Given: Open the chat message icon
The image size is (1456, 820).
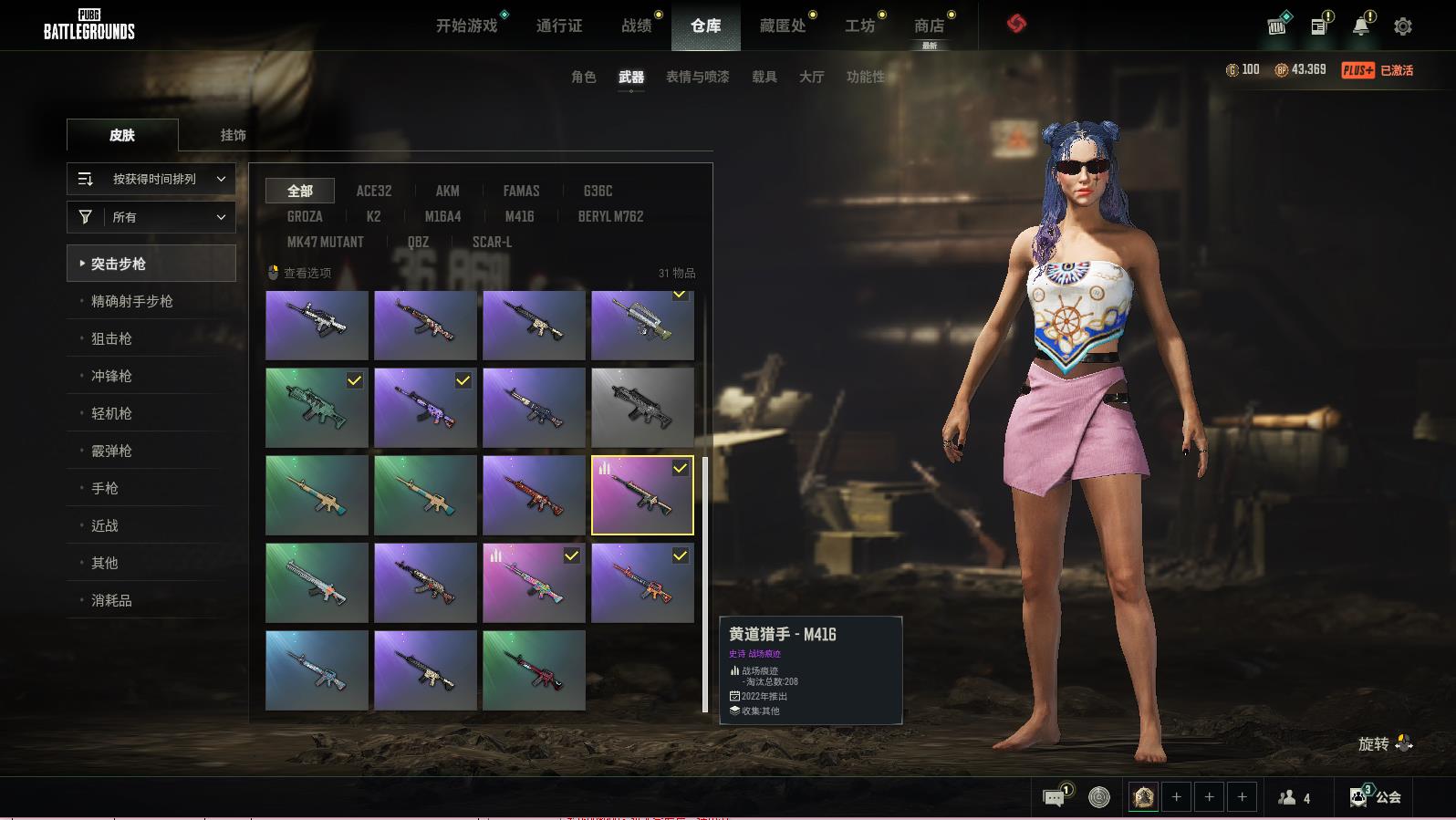Looking at the screenshot, I should (1054, 798).
